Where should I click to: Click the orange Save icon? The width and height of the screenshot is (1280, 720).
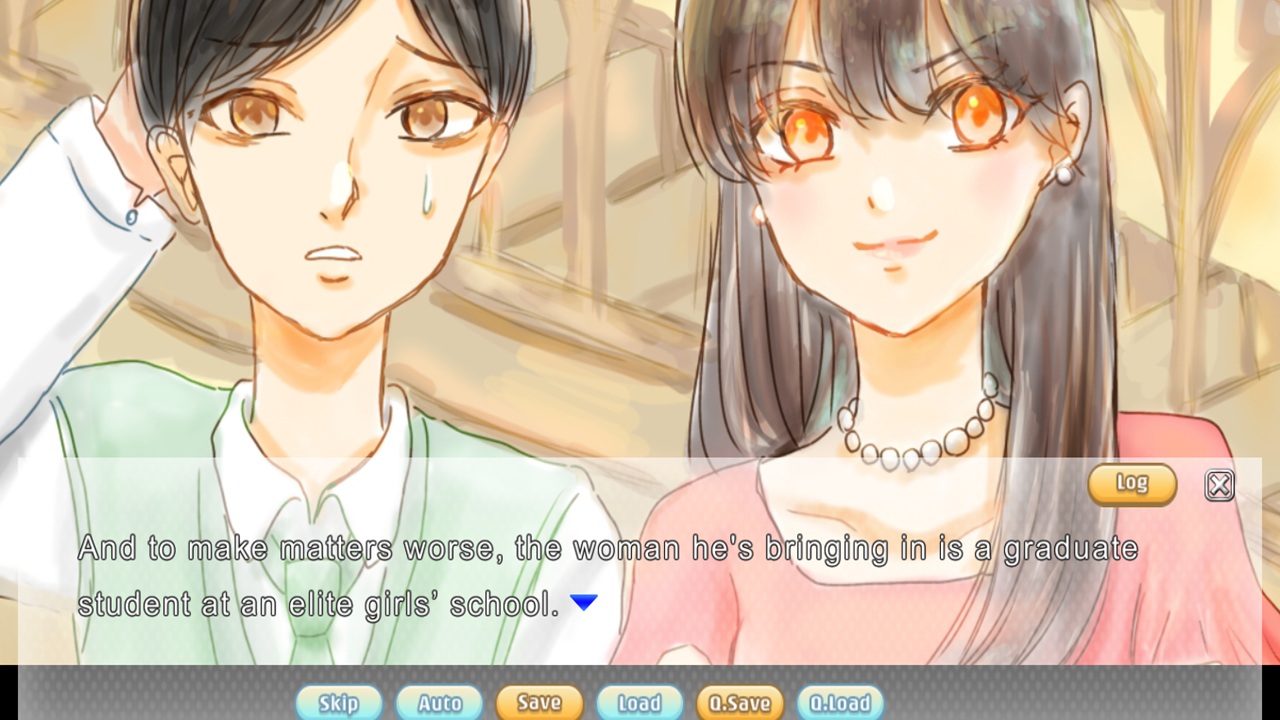coord(539,703)
